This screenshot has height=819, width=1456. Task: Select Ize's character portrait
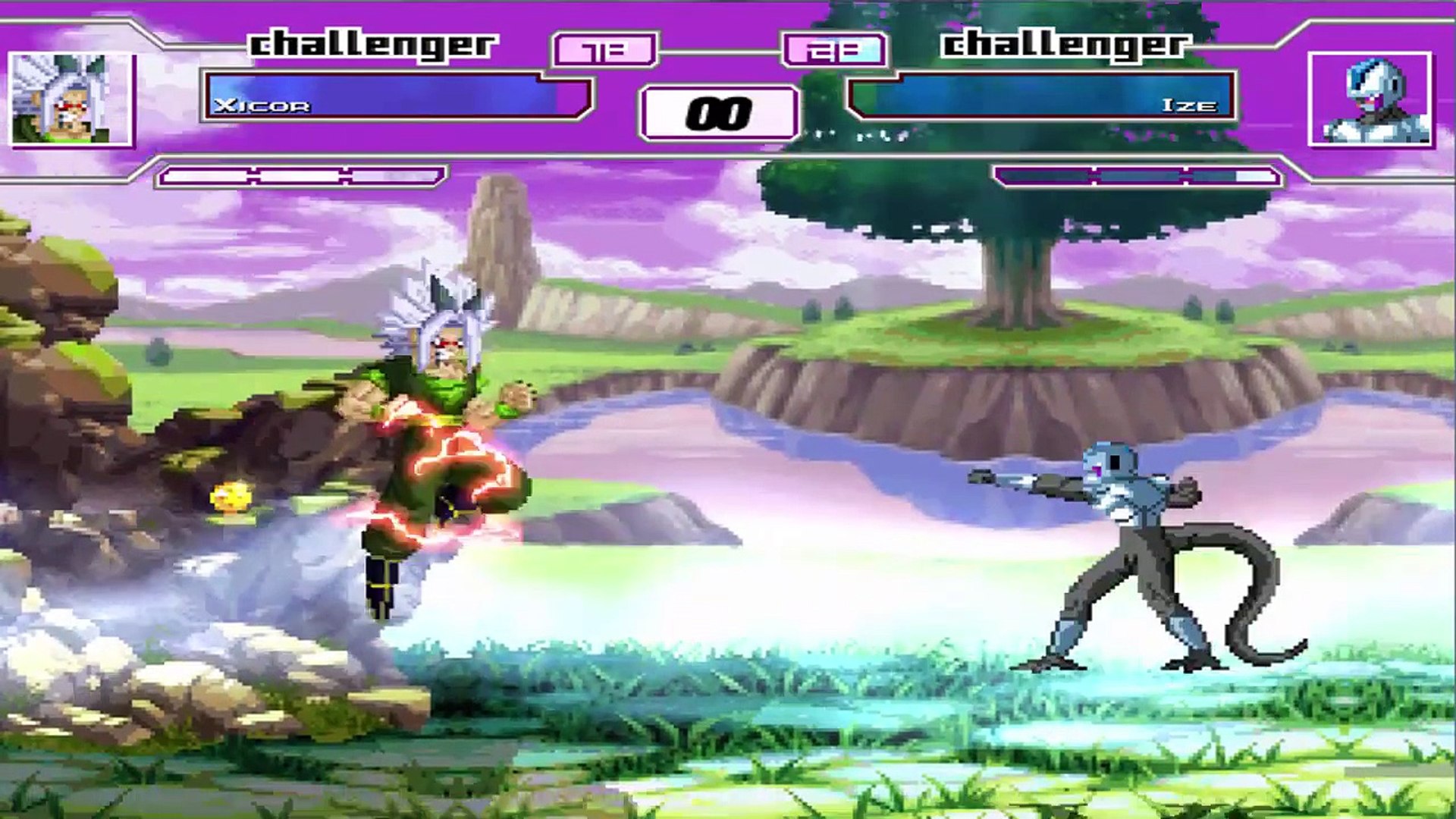coord(1371,99)
